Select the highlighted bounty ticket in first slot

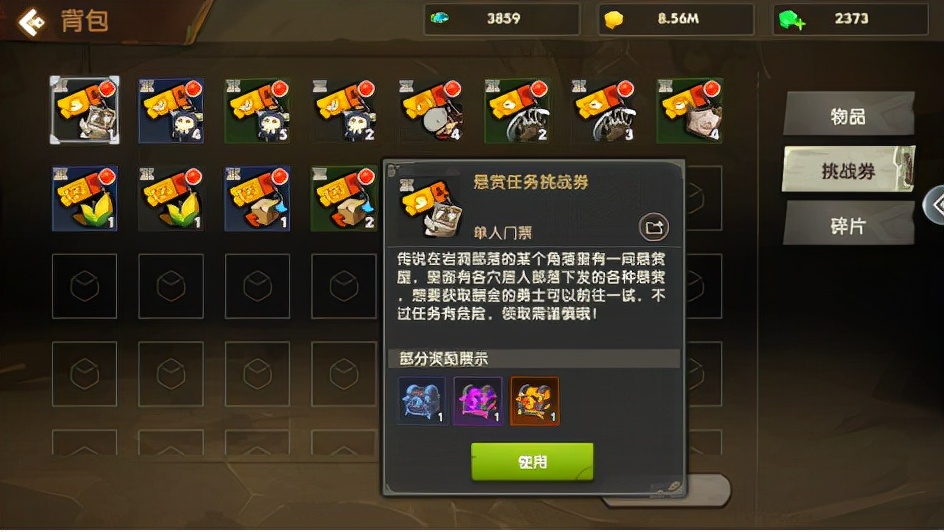coord(85,110)
